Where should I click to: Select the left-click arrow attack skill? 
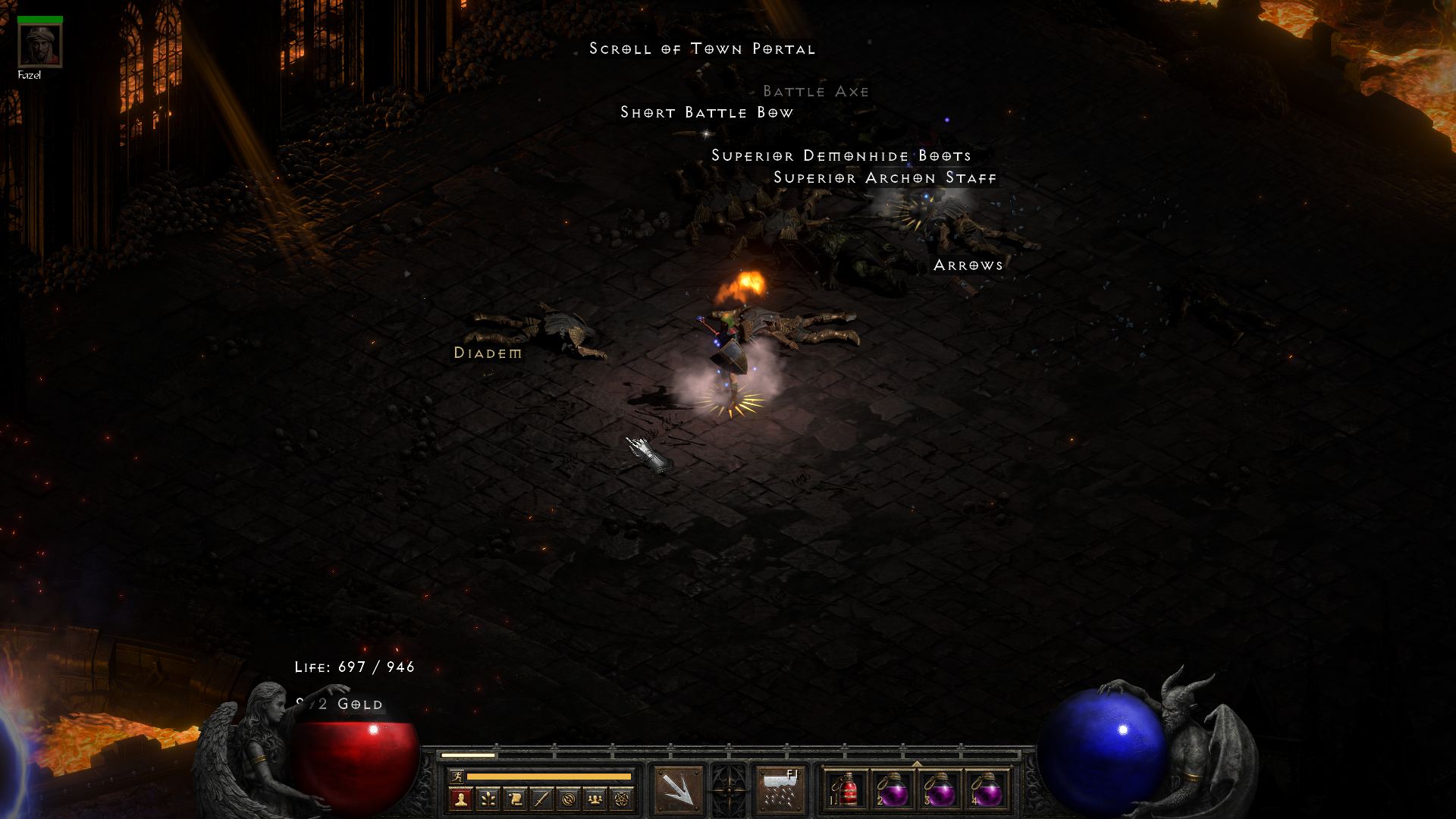pyautogui.click(x=678, y=790)
